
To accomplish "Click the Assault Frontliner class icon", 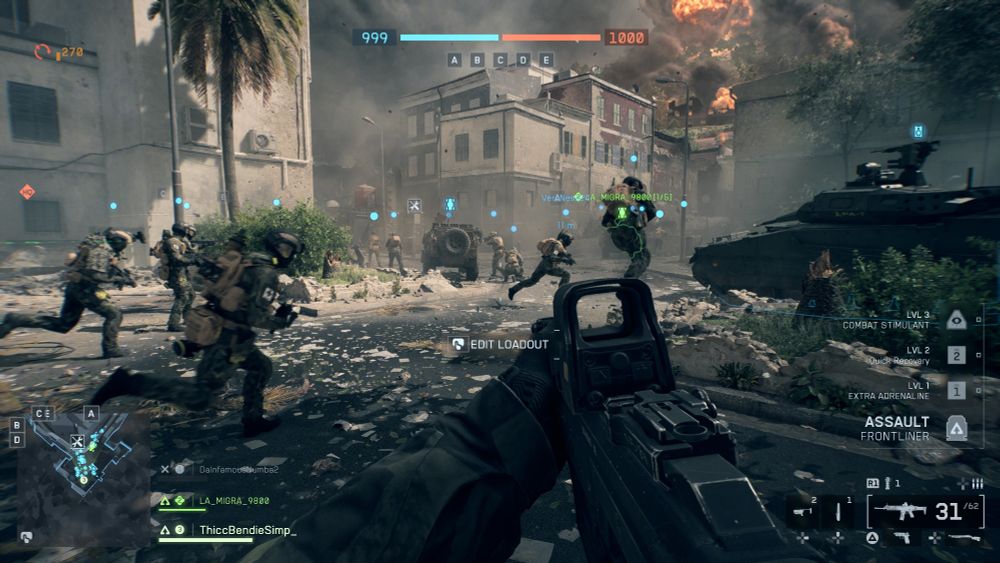I will (957, 429).
